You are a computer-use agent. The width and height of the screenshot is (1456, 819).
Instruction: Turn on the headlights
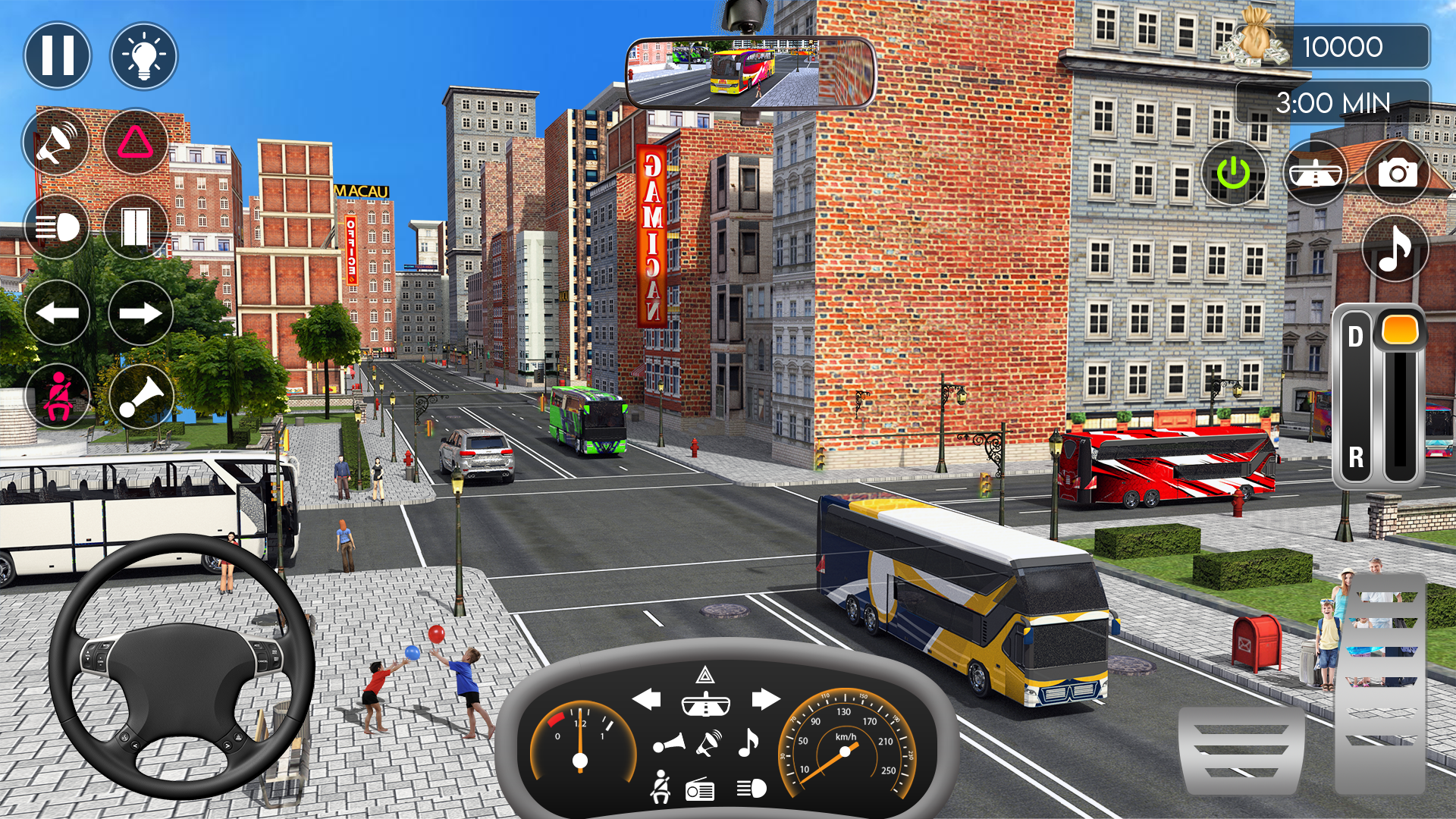click(57, 227)
